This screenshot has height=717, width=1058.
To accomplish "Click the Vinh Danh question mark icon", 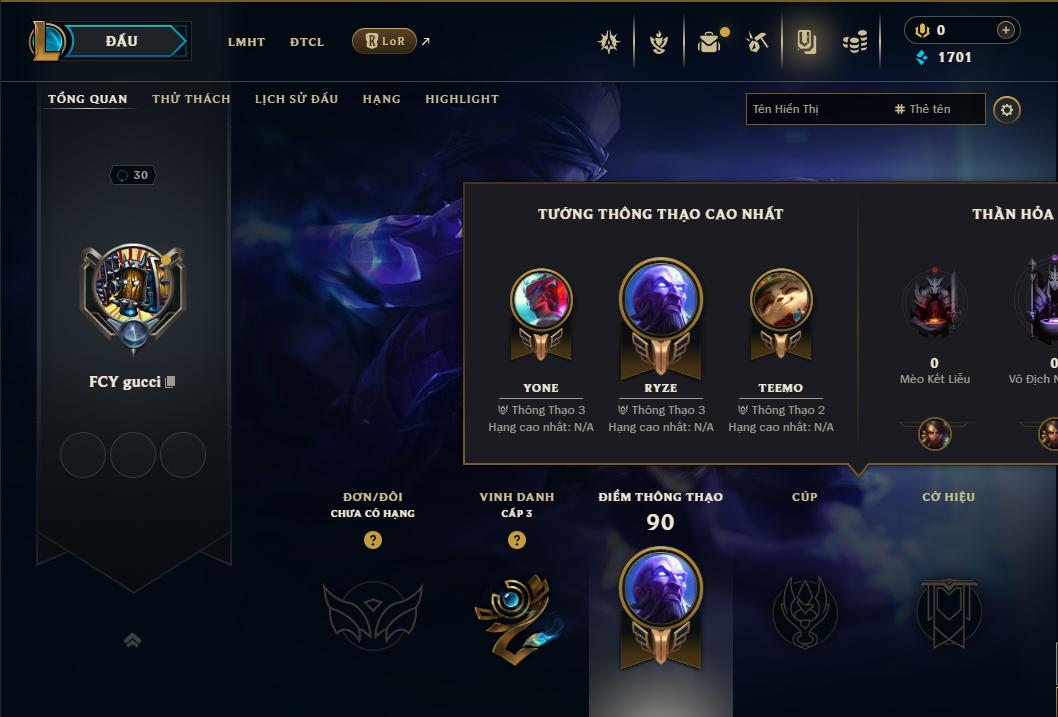I will (x=516, y=540).
